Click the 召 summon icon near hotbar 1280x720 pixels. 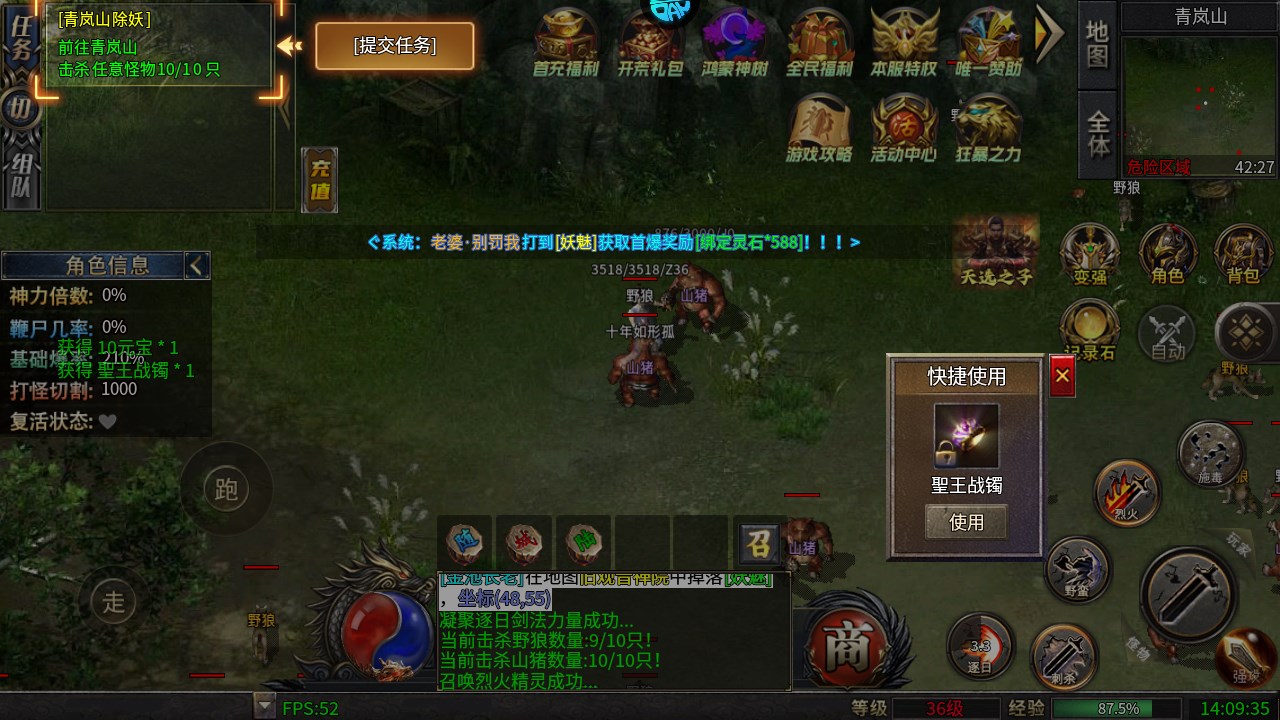point(760,545)
